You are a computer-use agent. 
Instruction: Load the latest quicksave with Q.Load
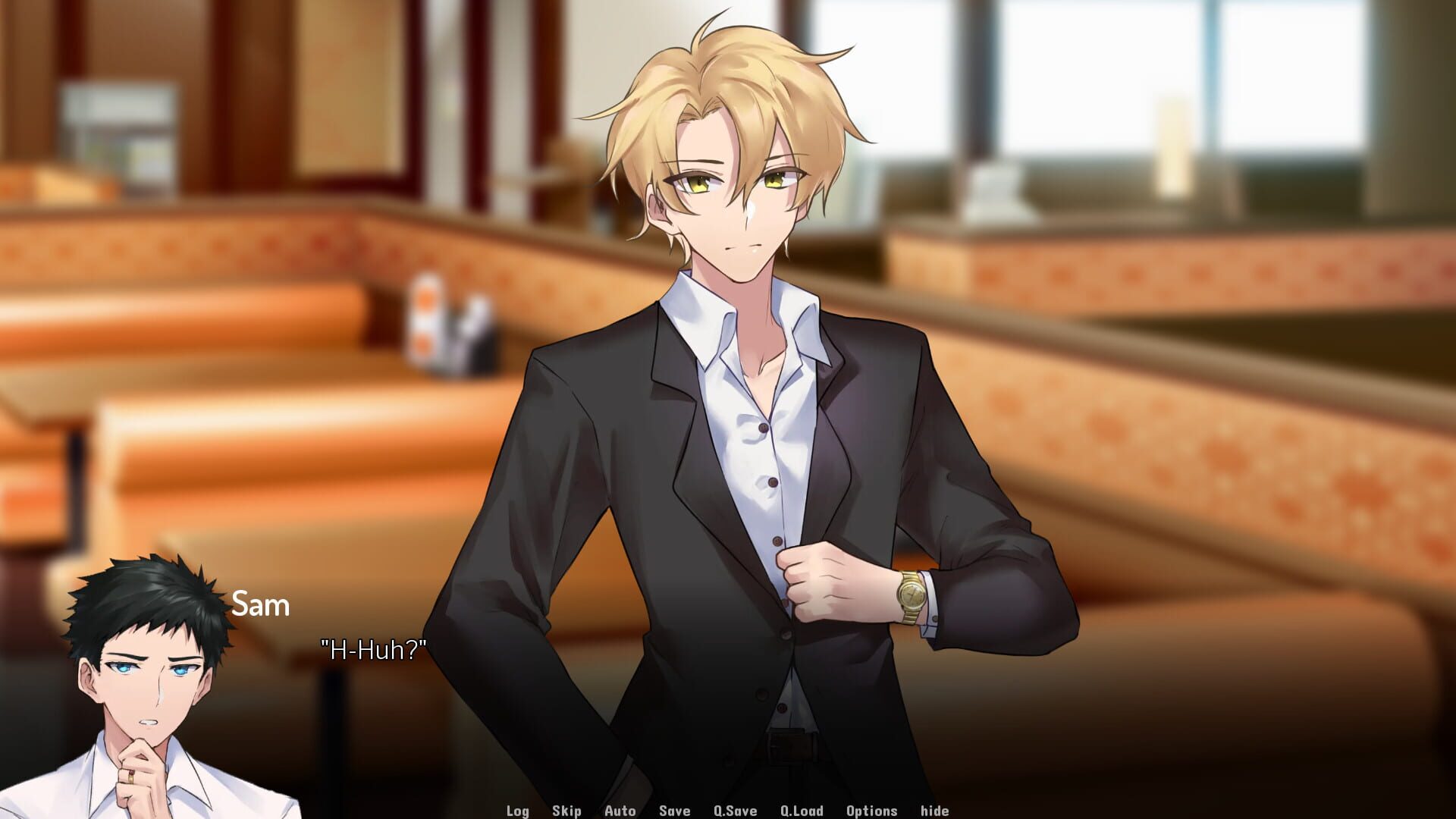tap(800, 810)
